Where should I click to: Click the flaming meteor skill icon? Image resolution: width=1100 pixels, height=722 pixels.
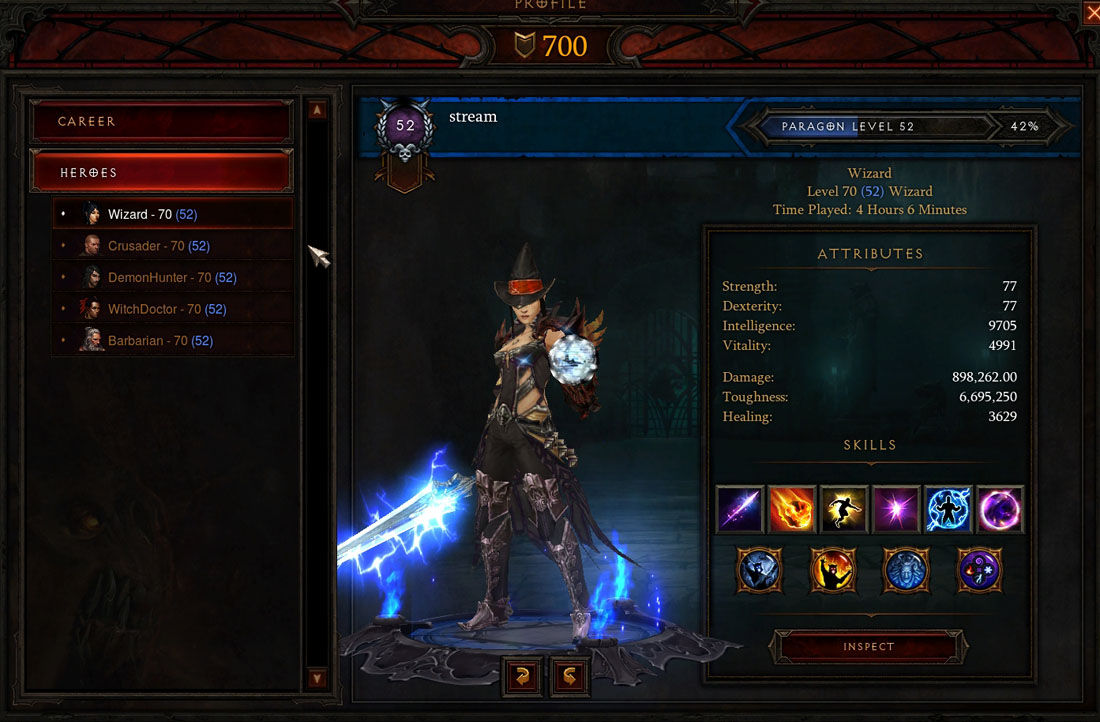[792, 509]
